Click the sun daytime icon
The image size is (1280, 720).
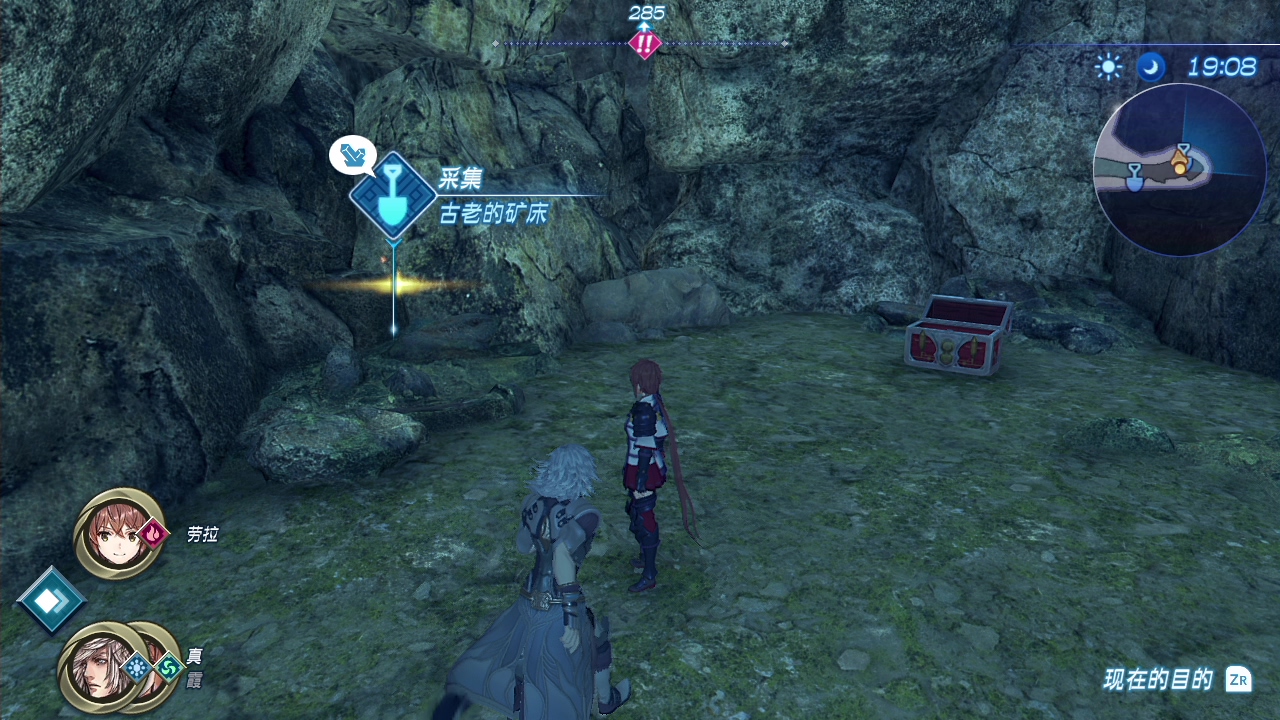pyautogui.click(x=1108, y=67)
